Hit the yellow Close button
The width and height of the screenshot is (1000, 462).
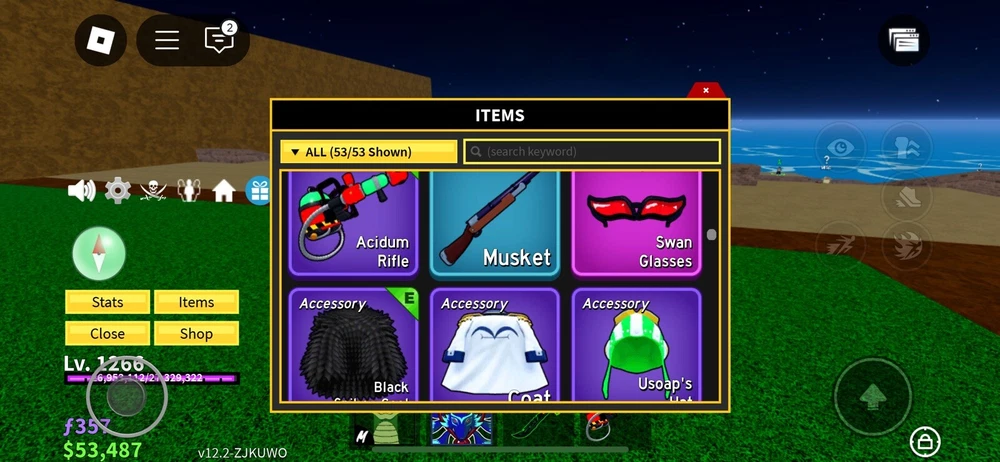click(107, 333)
